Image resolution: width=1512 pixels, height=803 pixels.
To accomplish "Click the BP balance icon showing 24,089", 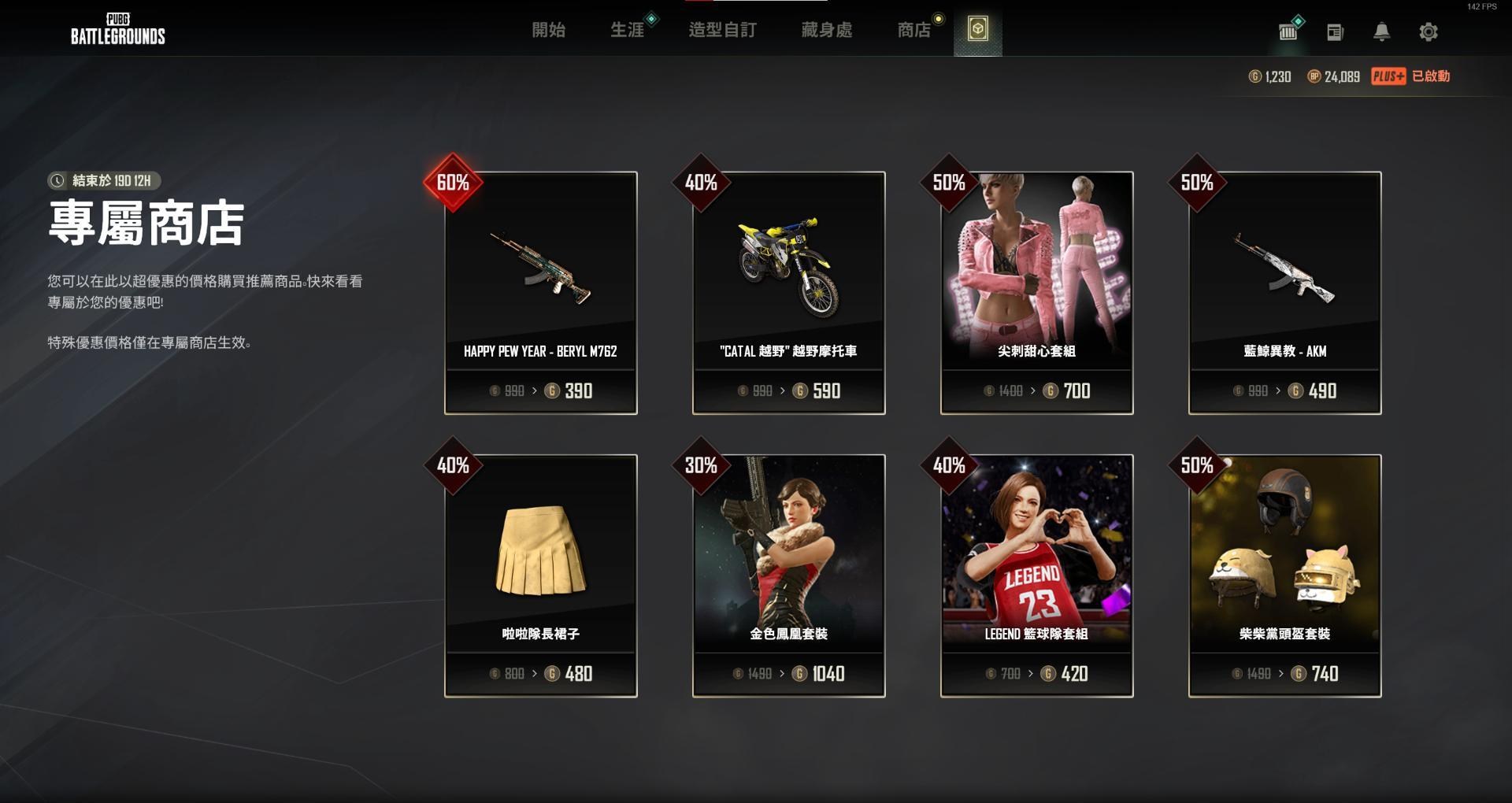I will tap(1317, 76).
